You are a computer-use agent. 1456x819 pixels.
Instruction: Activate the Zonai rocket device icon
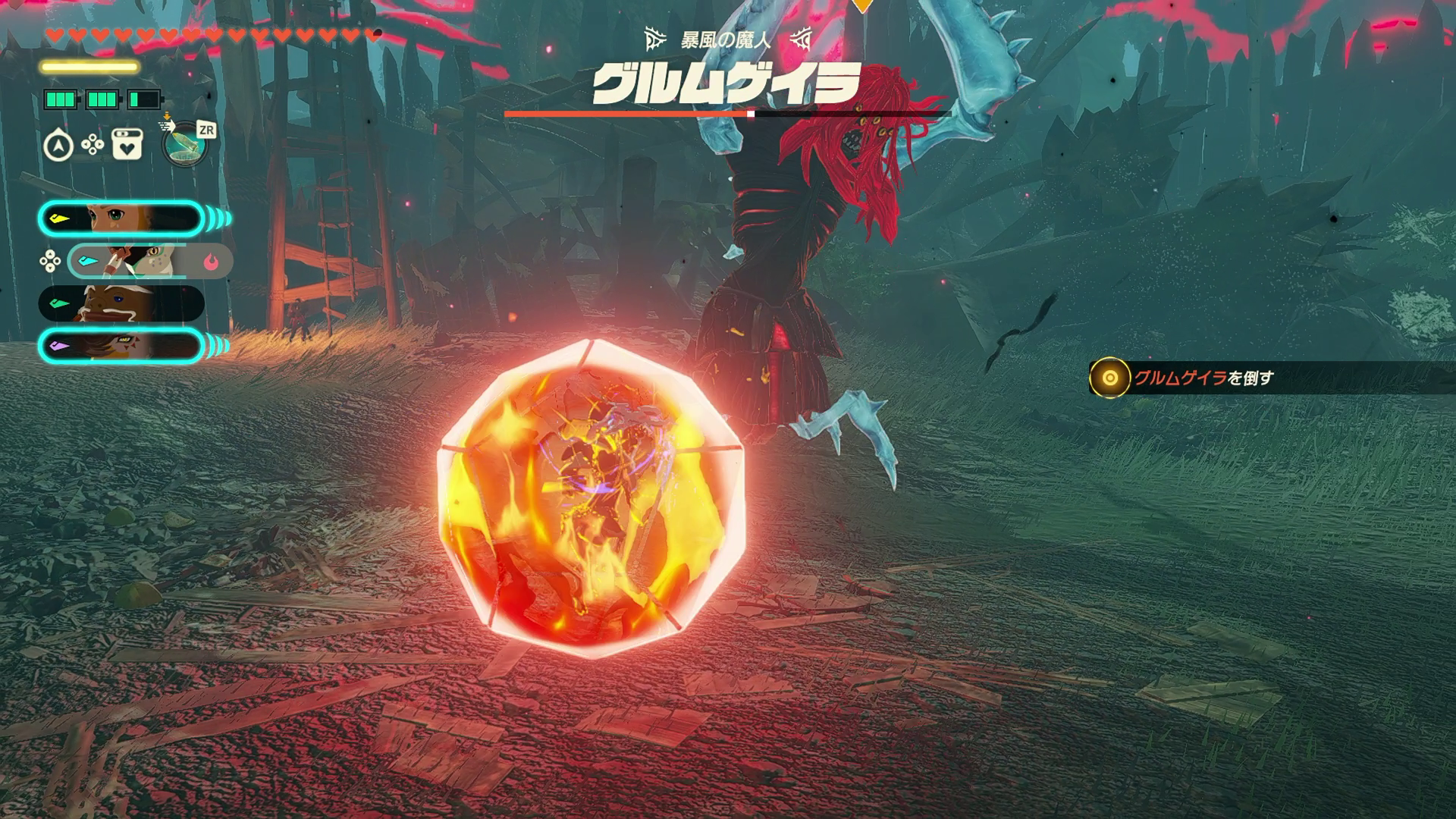point(185,144)
